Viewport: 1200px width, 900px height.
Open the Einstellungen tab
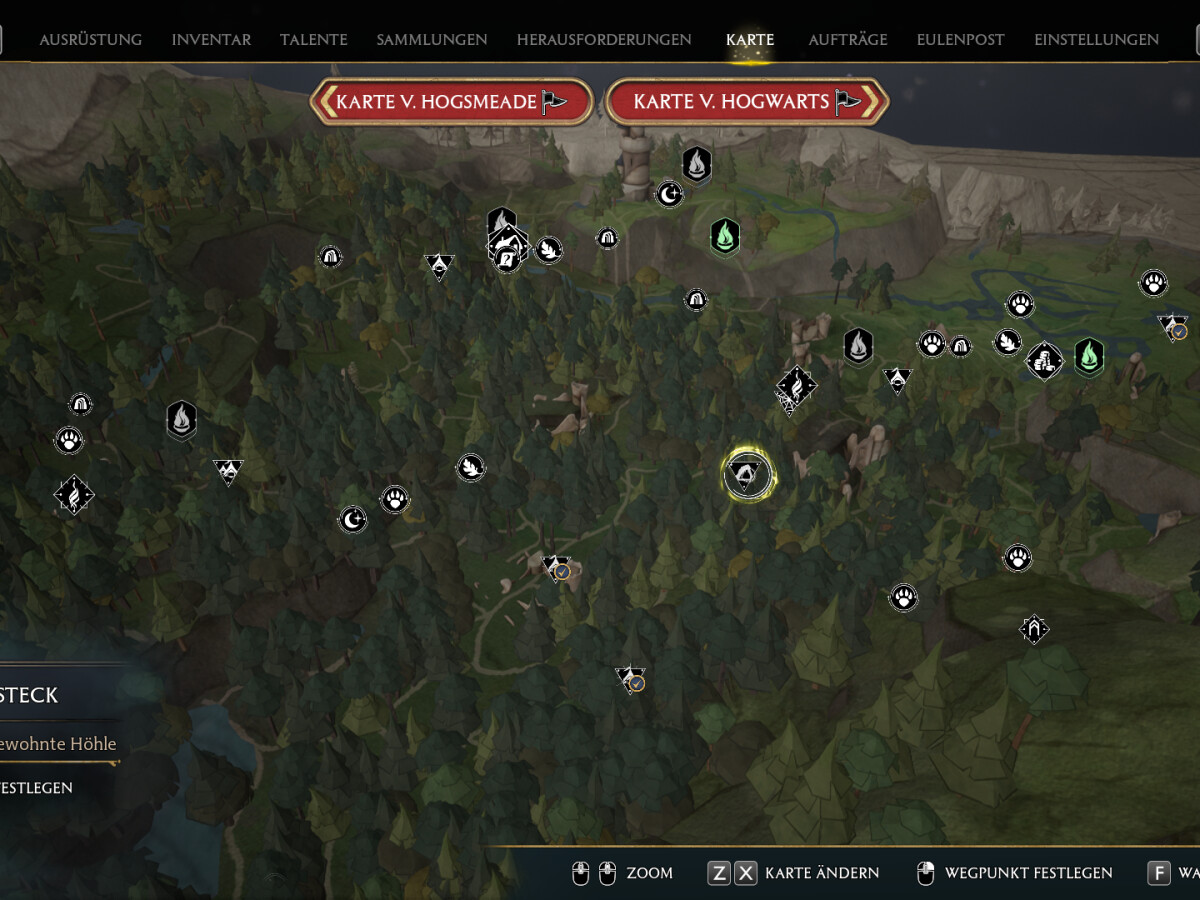click(x=1096, y=40)
